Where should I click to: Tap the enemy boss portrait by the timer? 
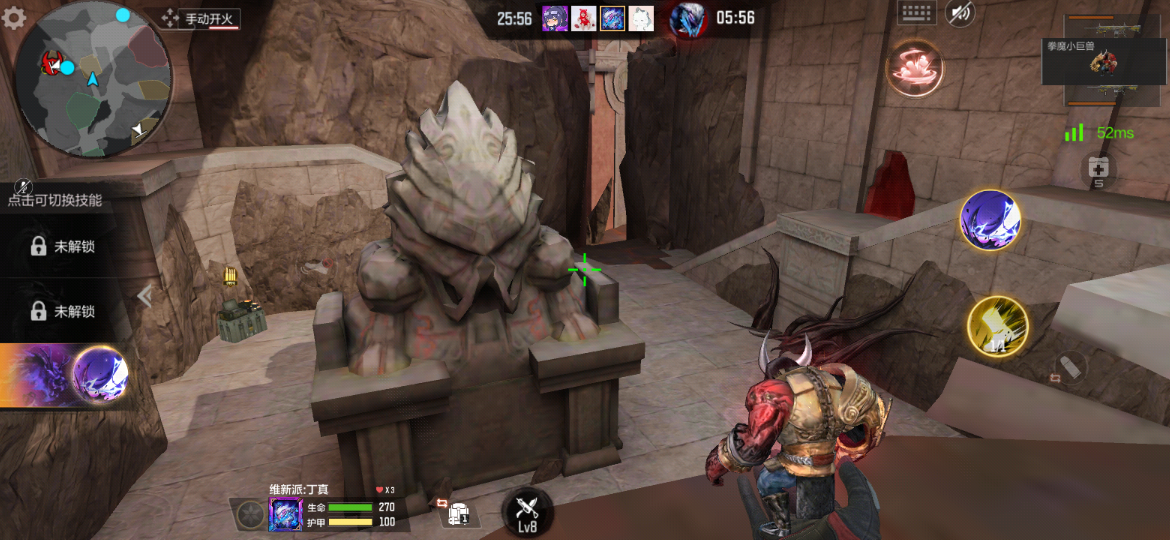coord(687,19)
